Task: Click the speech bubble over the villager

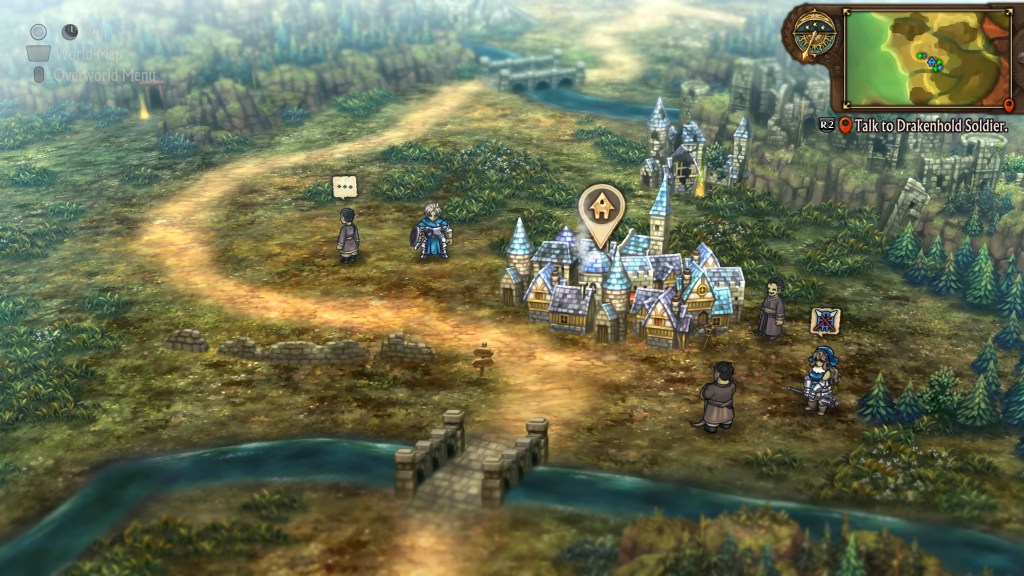Action: [x=345, y=187]
